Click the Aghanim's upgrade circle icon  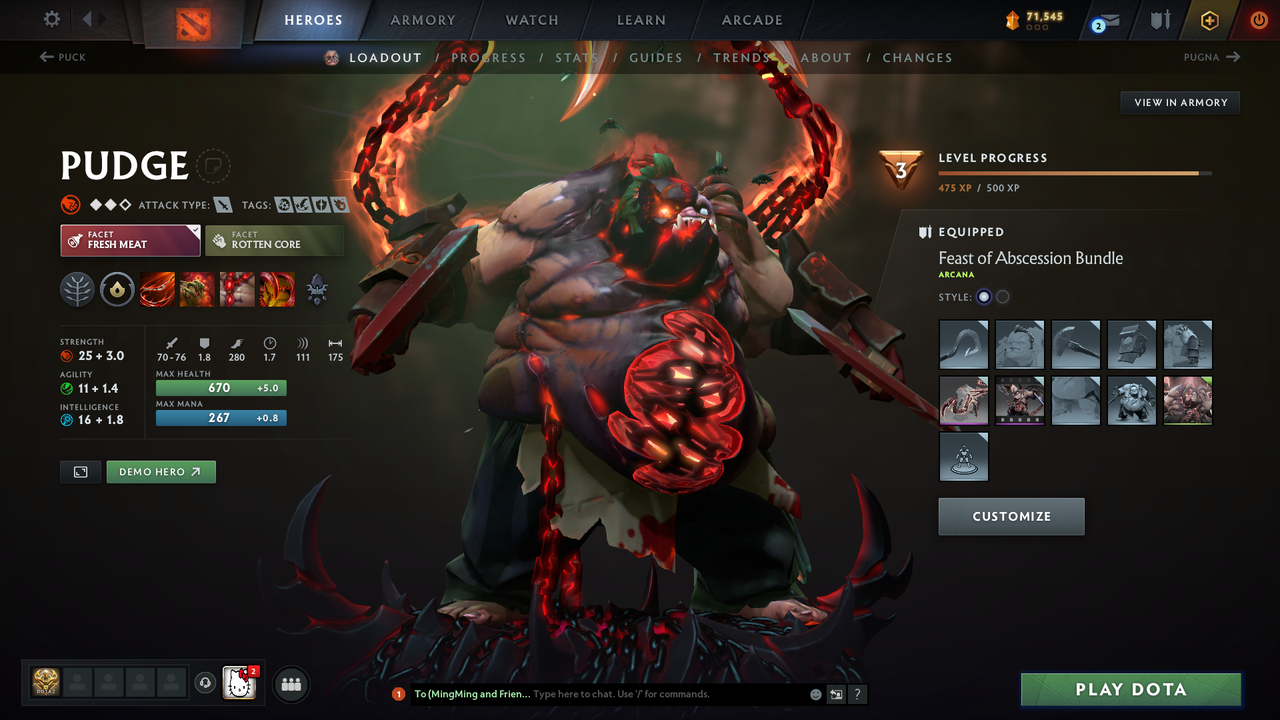point(117,290)
